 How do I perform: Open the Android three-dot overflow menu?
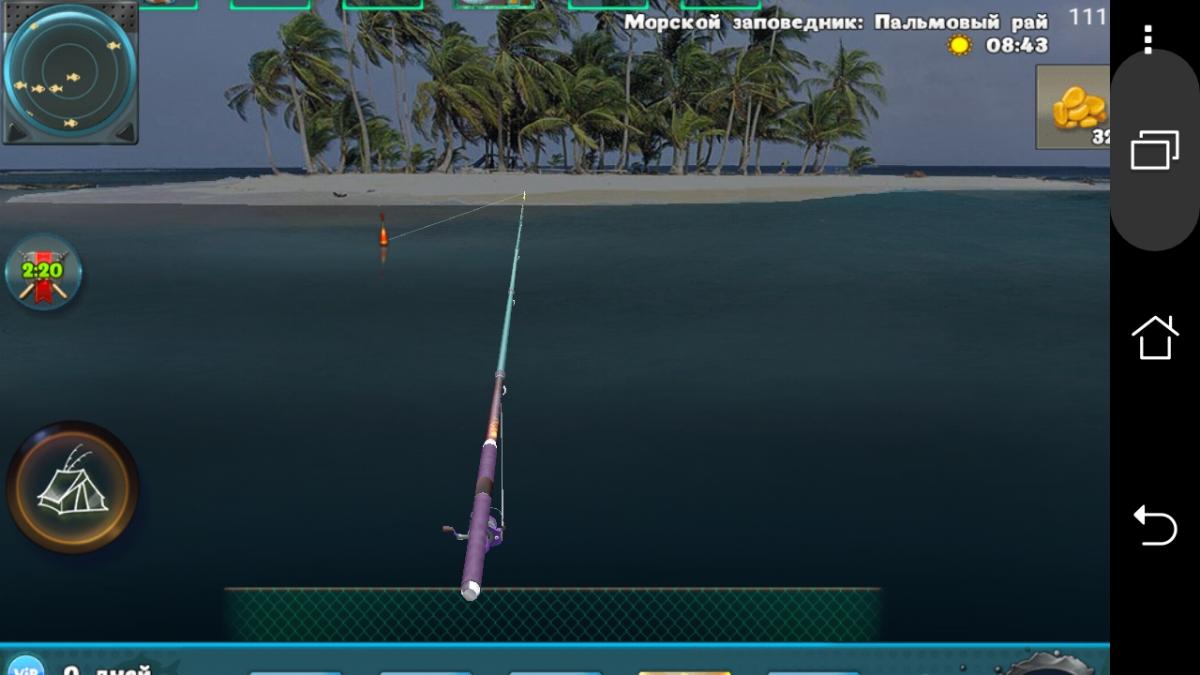1147,39
